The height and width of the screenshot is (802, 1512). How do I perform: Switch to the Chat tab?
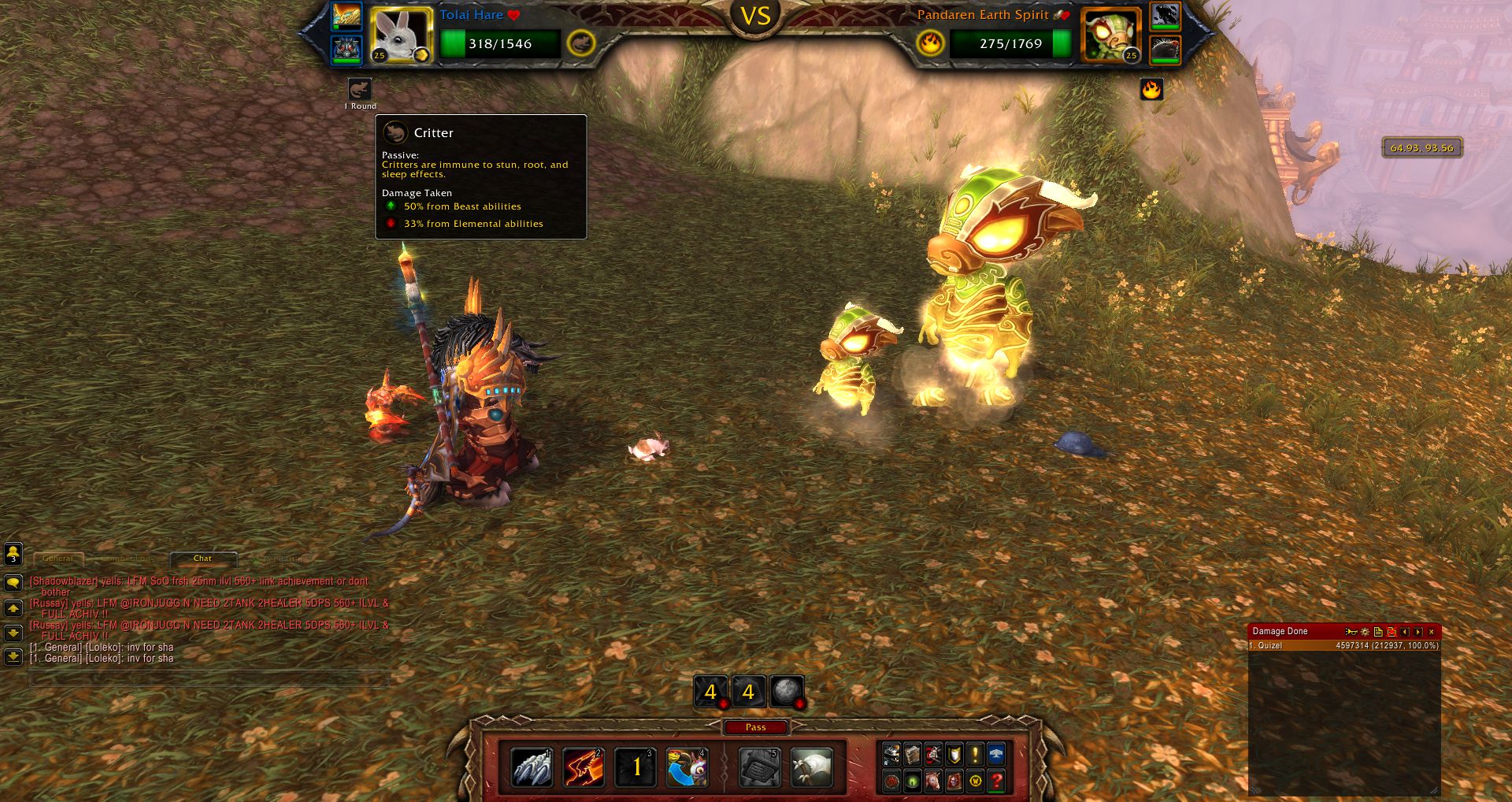(x=202, y=559)
